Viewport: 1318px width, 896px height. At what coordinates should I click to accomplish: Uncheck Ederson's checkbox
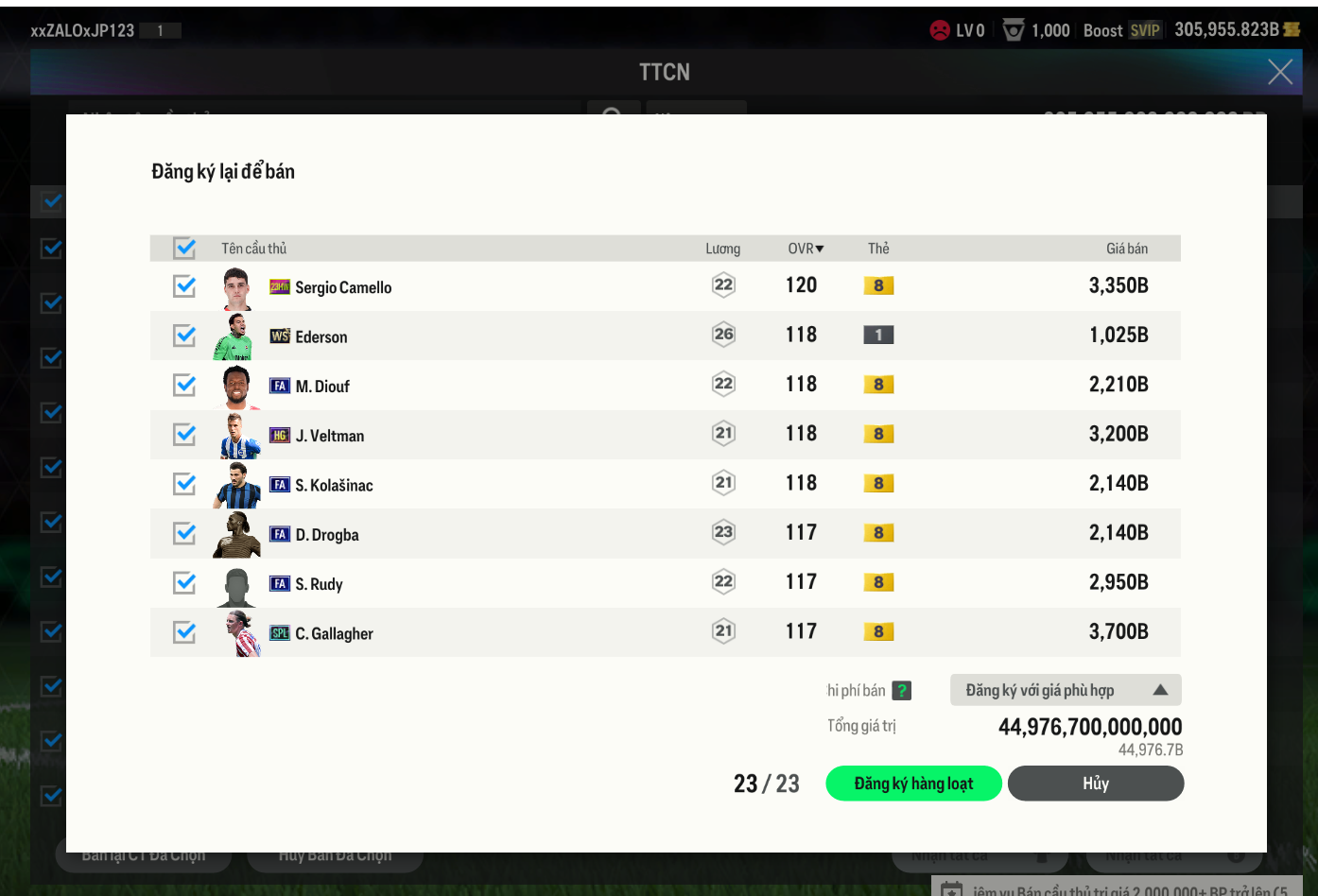click(x=184, y=336)
